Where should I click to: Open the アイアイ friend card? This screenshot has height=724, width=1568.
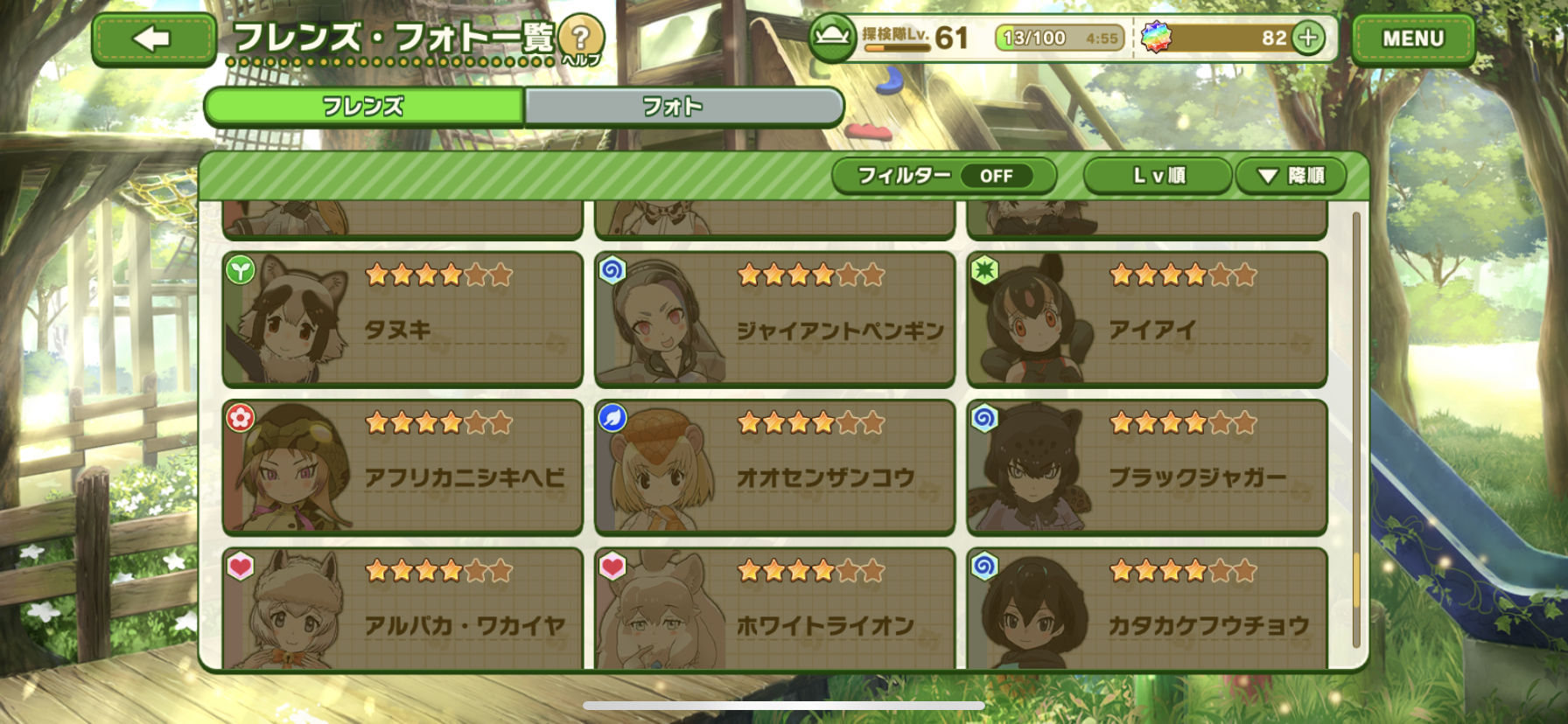(x=1146, y=319)
